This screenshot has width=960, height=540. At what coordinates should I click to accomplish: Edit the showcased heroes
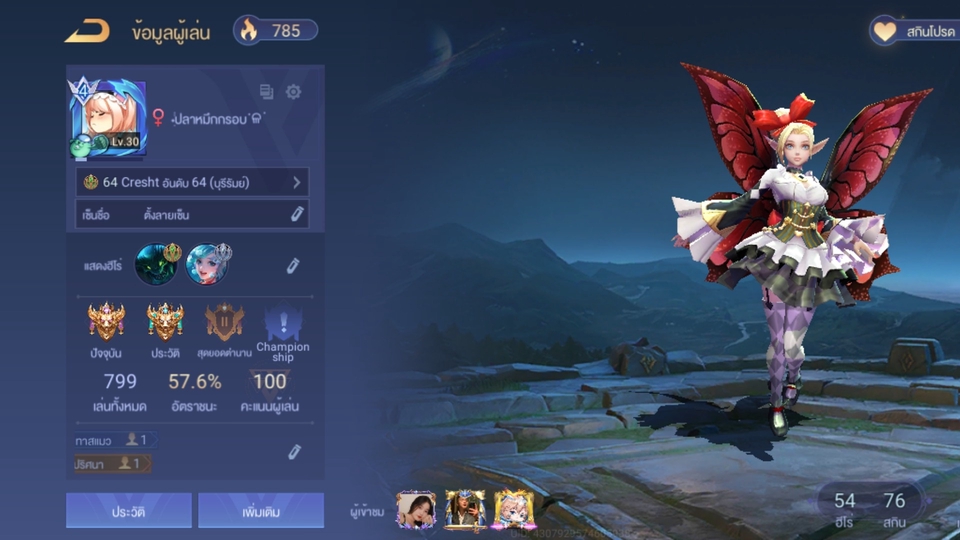[x=293, y=265]
